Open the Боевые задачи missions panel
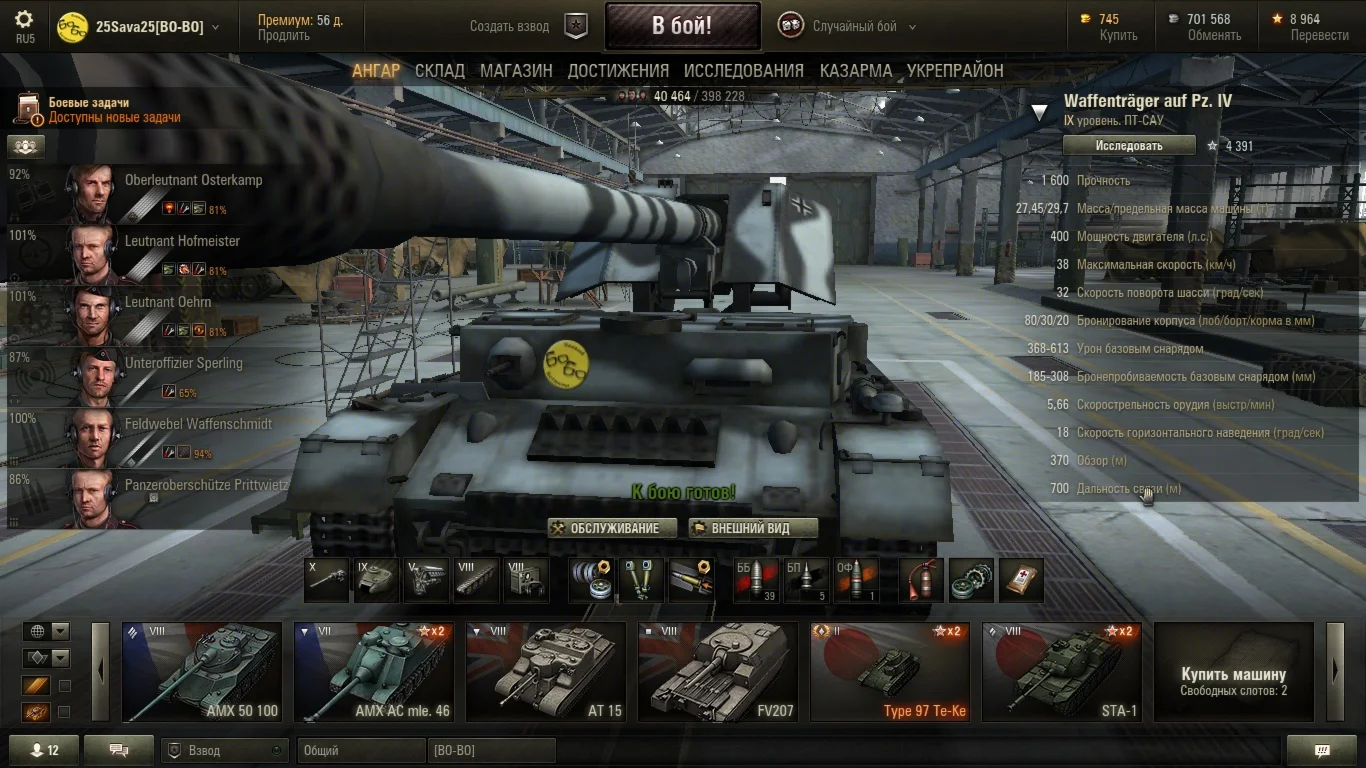Viewport: 1366px width, 768px height. click(100, 110)
